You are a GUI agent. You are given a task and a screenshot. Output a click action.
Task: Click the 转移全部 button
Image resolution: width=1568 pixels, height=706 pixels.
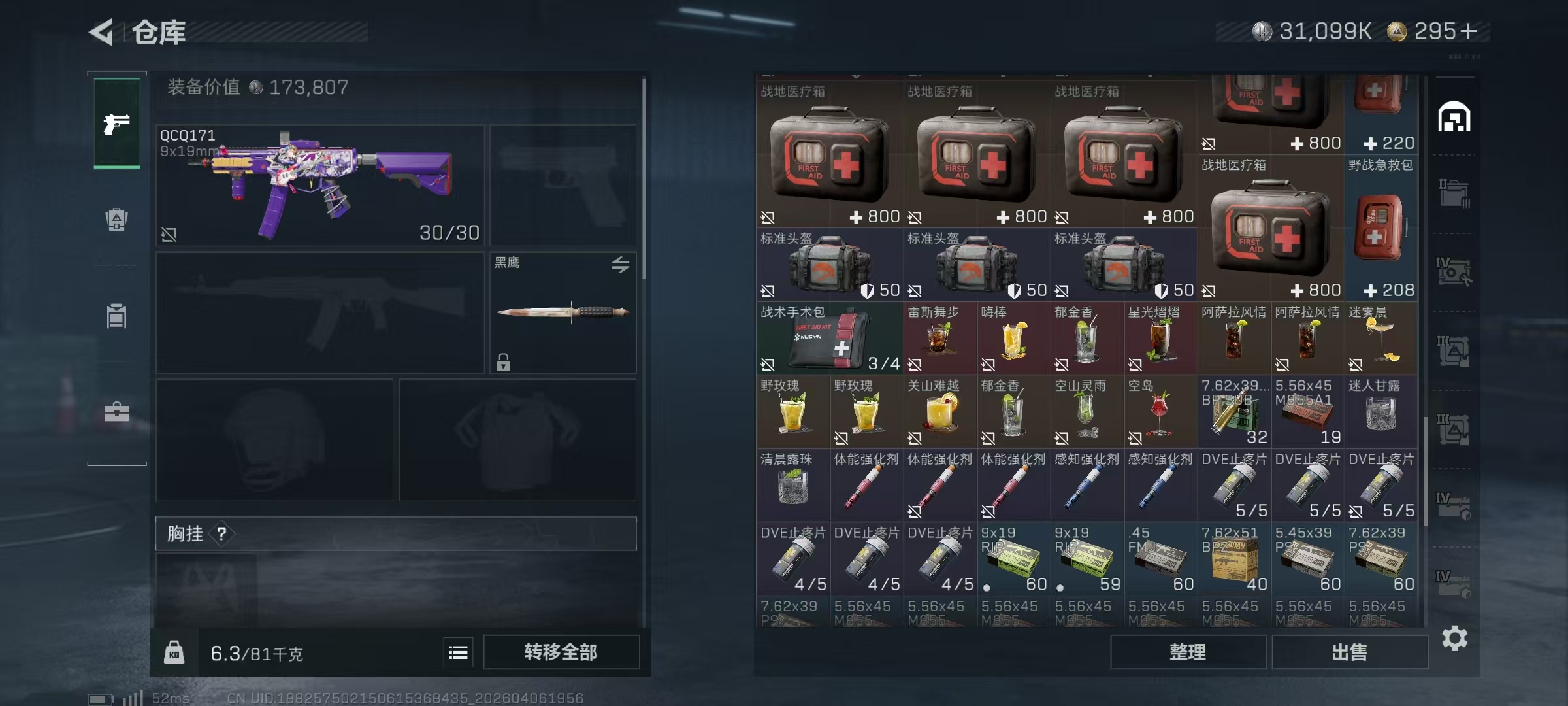click(561, 652)
